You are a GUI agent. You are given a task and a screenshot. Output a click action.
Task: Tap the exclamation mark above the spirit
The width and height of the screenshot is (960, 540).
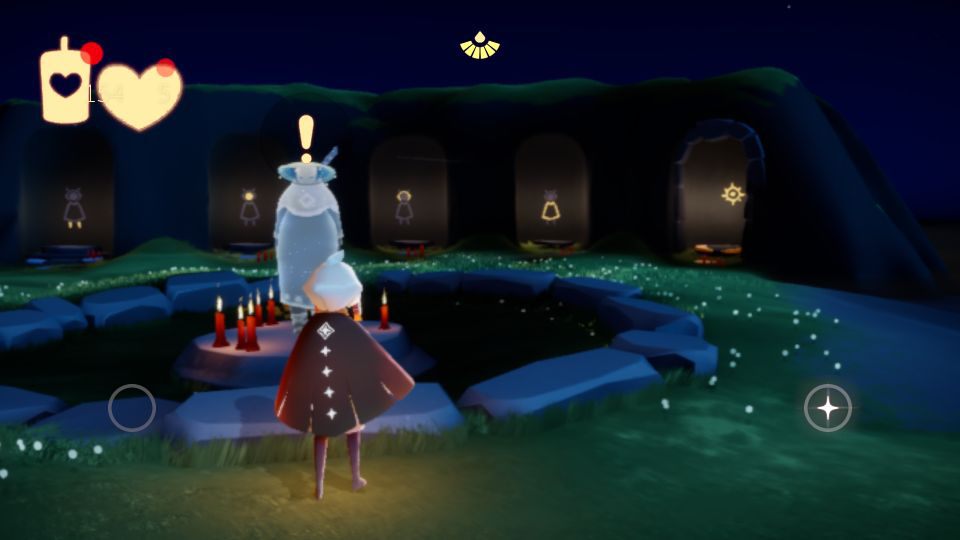point(306,136)
